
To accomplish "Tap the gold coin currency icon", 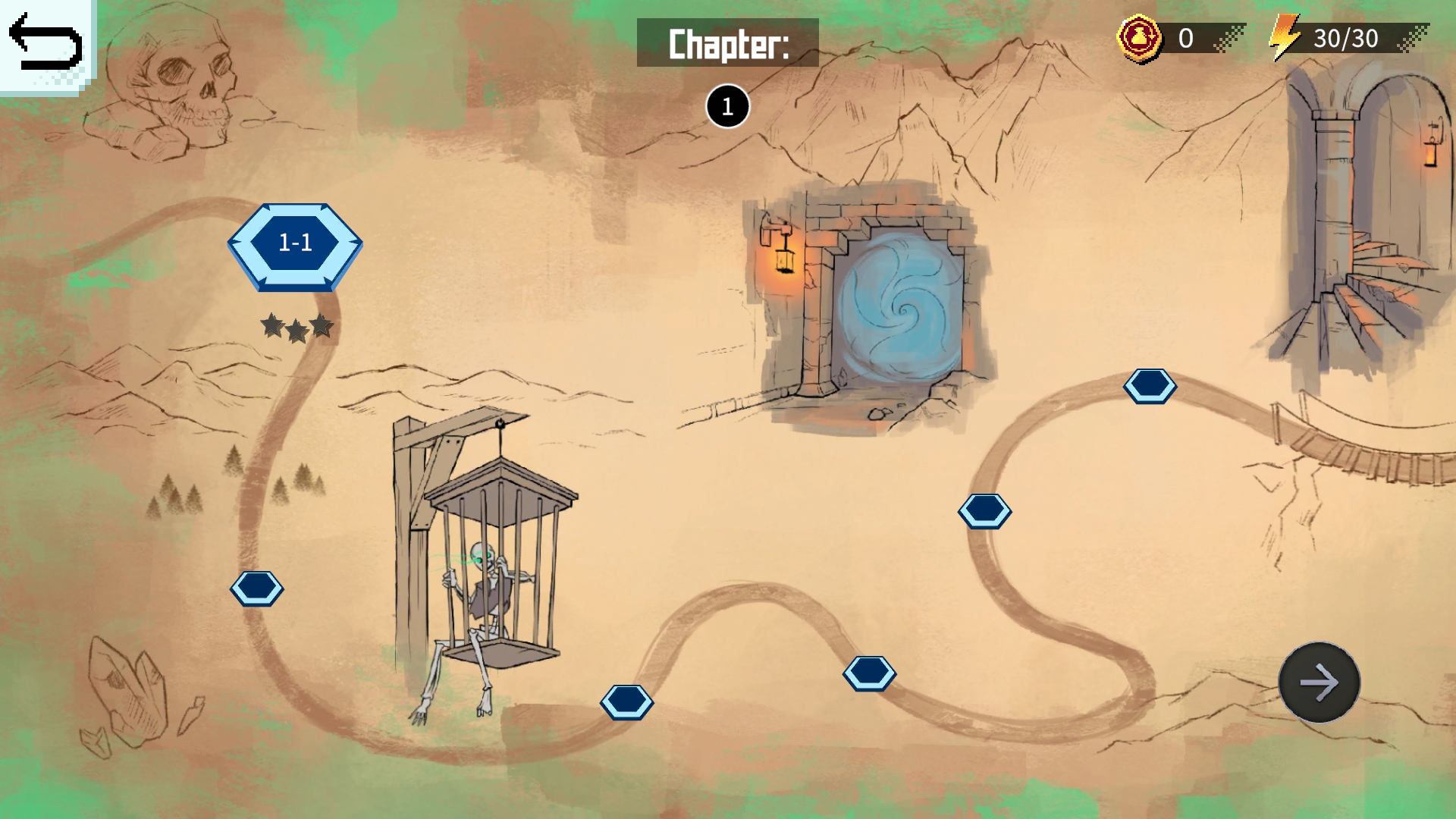I will (1139, 38).
